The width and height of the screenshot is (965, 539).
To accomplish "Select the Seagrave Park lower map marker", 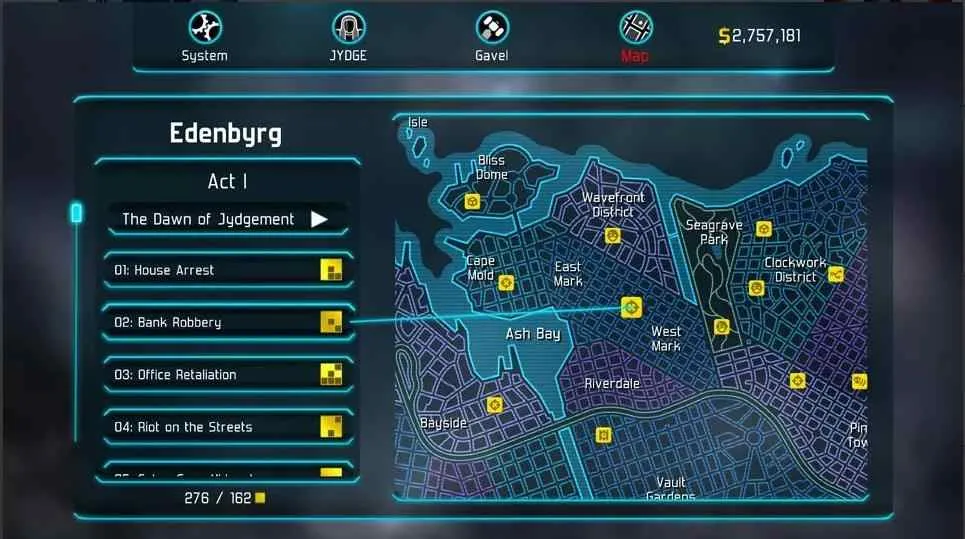I will (x=722, y=327).
